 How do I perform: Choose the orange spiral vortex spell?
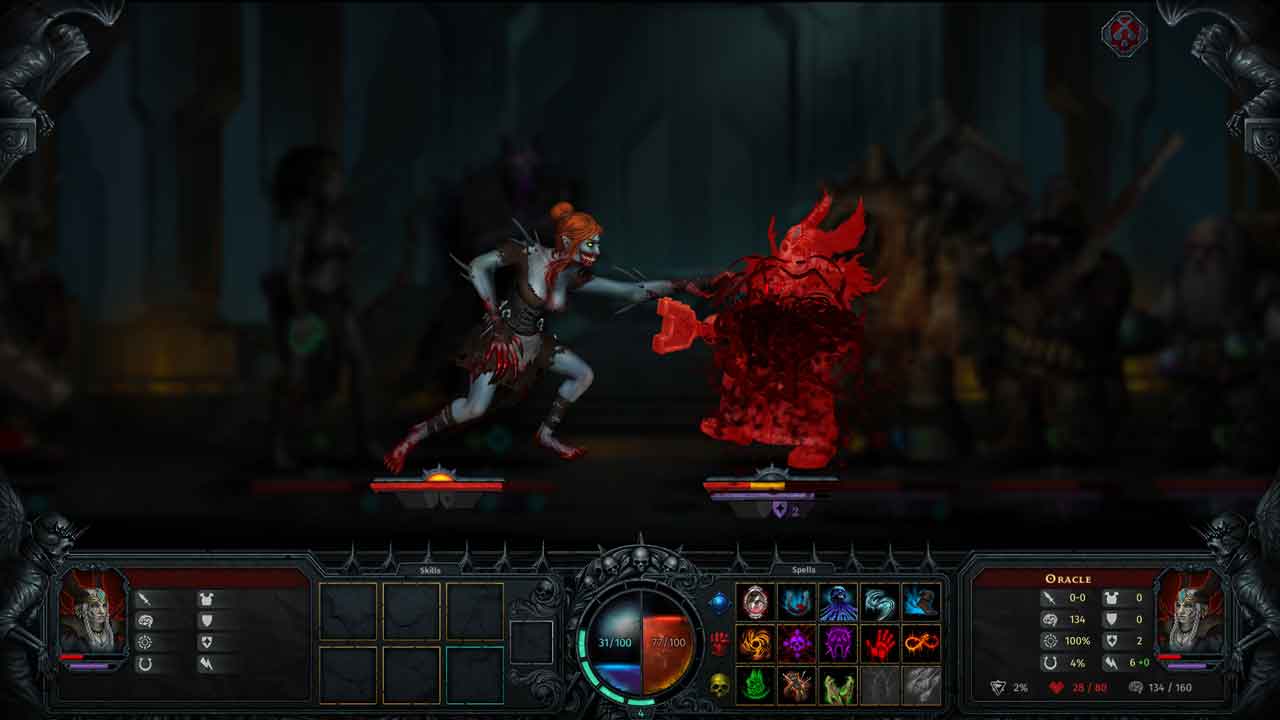(x=756, y=644)
